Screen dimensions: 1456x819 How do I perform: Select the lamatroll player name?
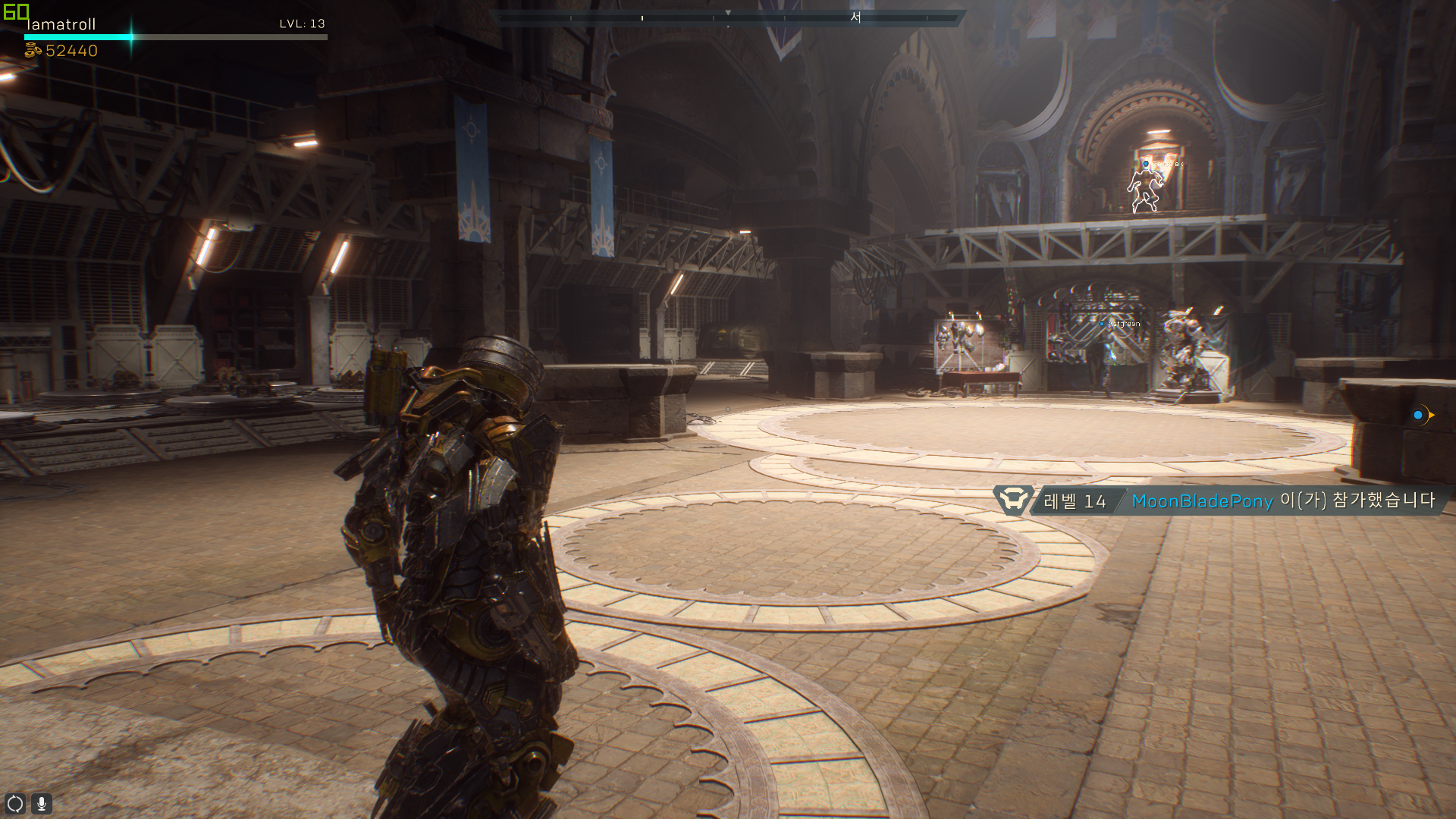pyautogui.click(x=61, y=24)
